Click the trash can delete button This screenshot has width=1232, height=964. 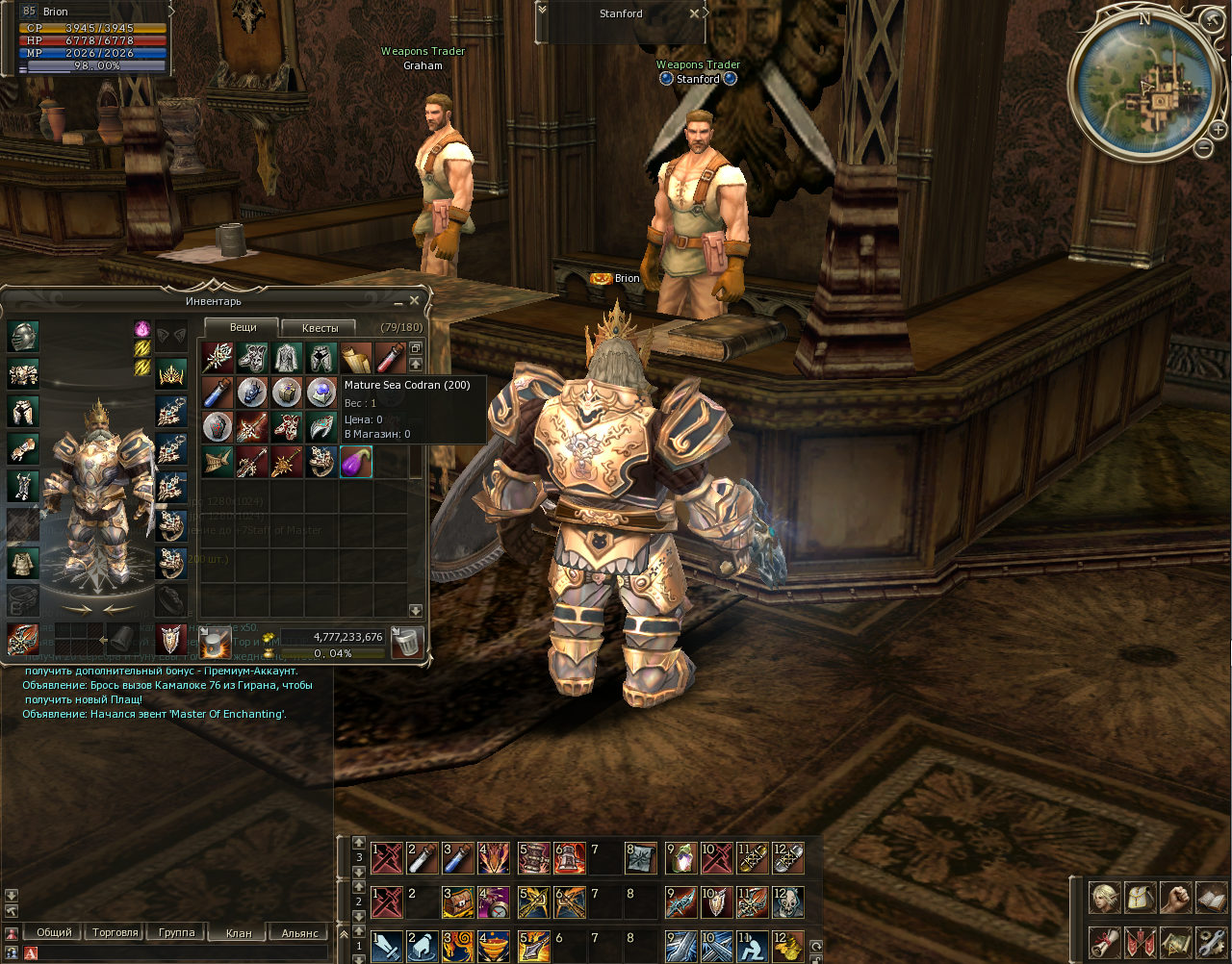(x=408, y=642)
